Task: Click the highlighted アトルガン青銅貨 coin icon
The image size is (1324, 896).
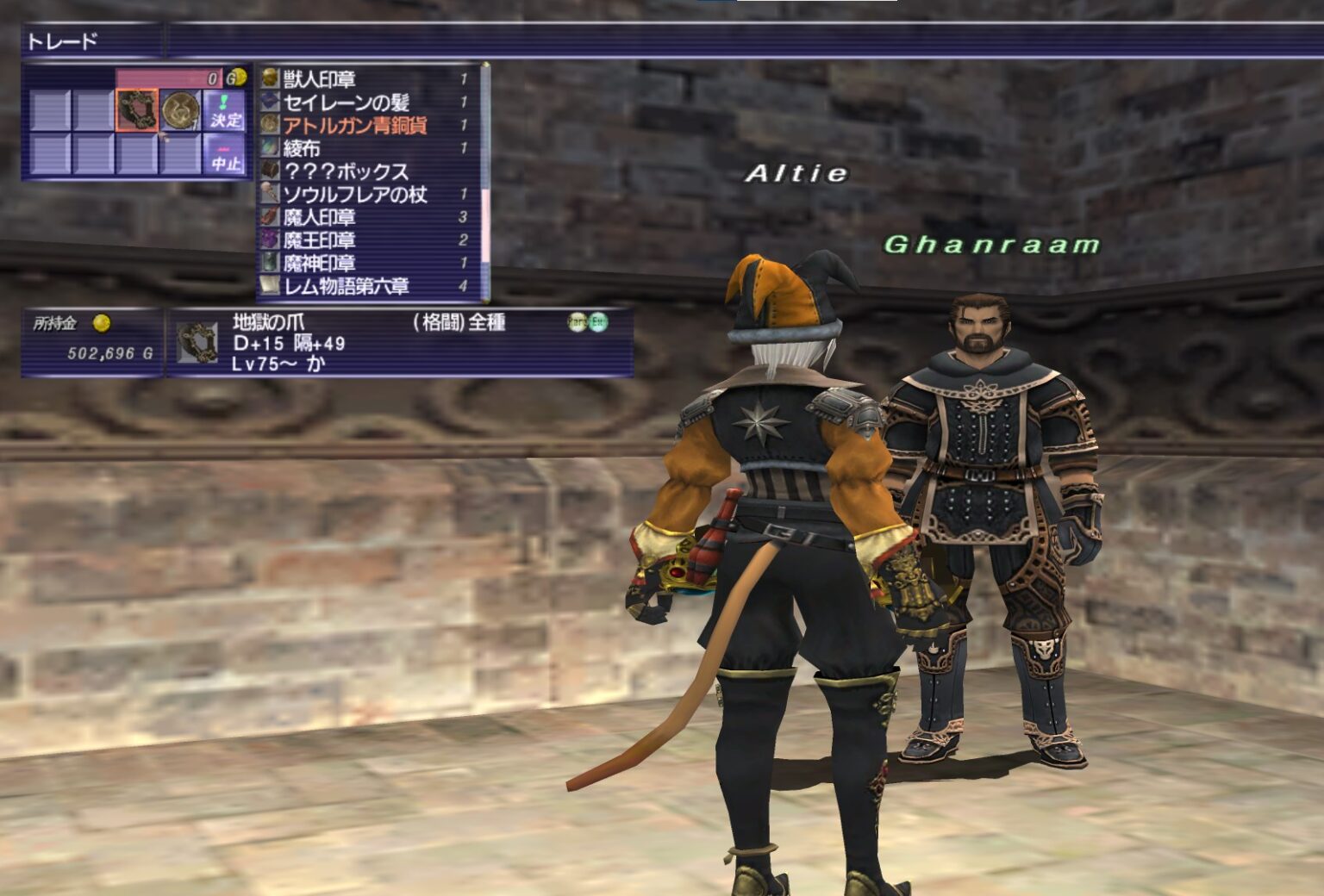Action: coord(269,125)
